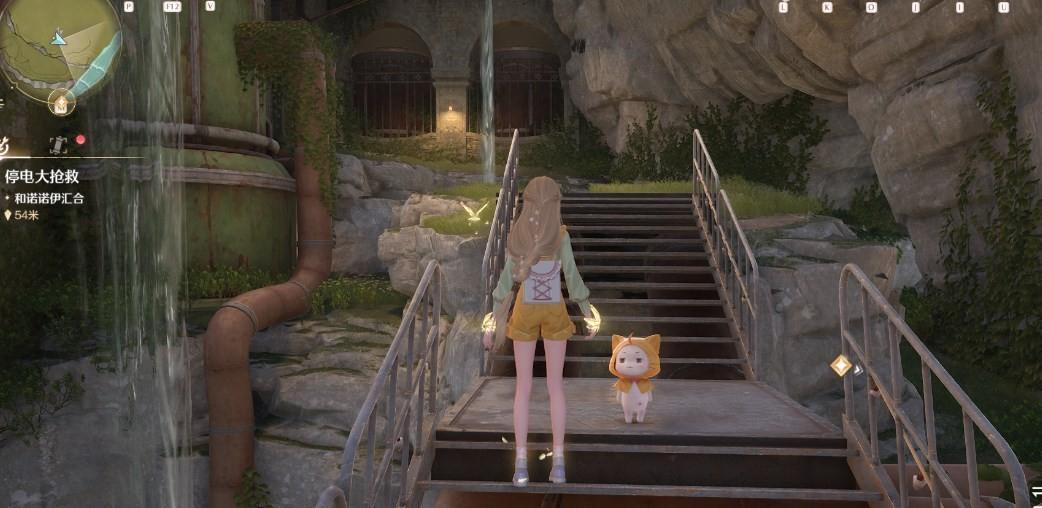Viewport: 1042px width, 508px height.
Task: Select the 和诺诺伊汇合 quest objective
Action: (50, 198)
